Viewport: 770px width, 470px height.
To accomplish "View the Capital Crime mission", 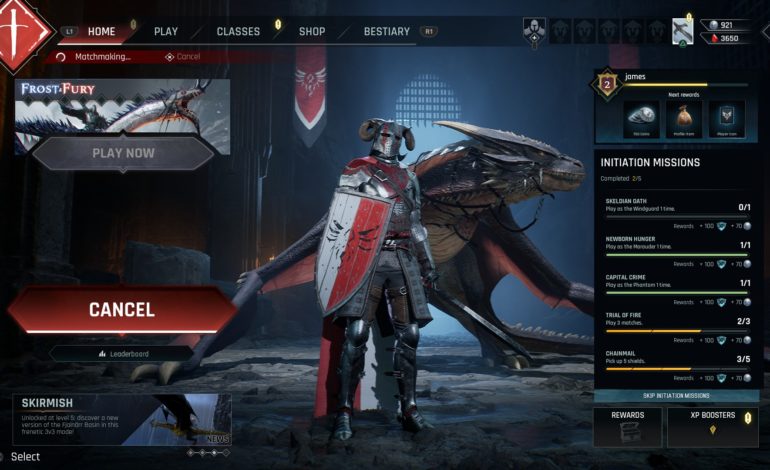I will click(x=676, y=283).
